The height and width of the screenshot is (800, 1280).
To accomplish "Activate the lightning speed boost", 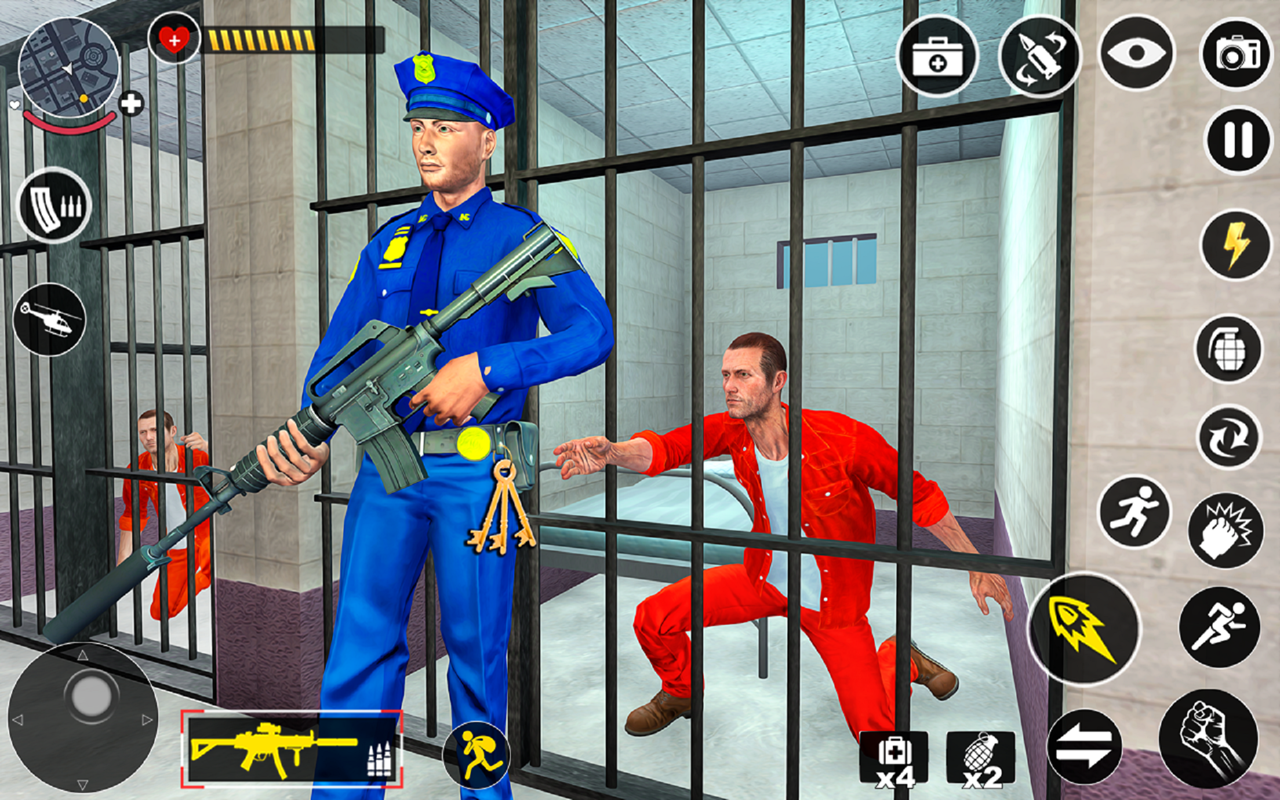I will (x=1234, y=243).
